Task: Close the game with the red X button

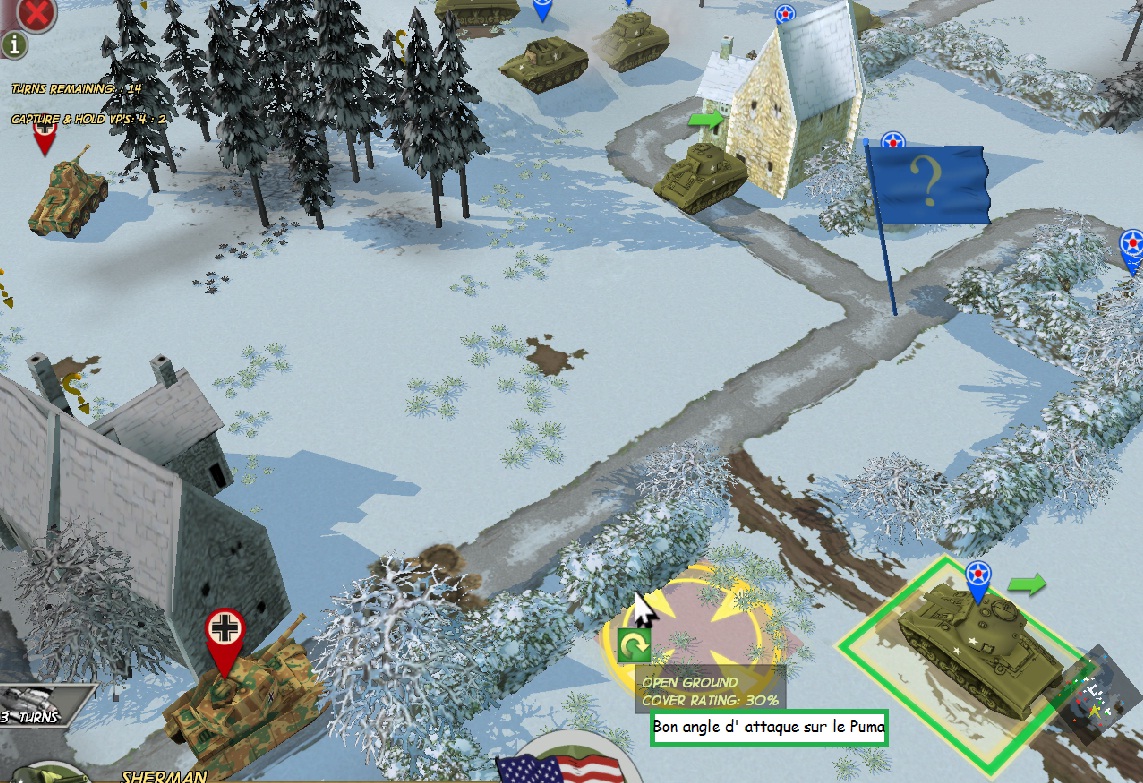Action: (36, 13)
